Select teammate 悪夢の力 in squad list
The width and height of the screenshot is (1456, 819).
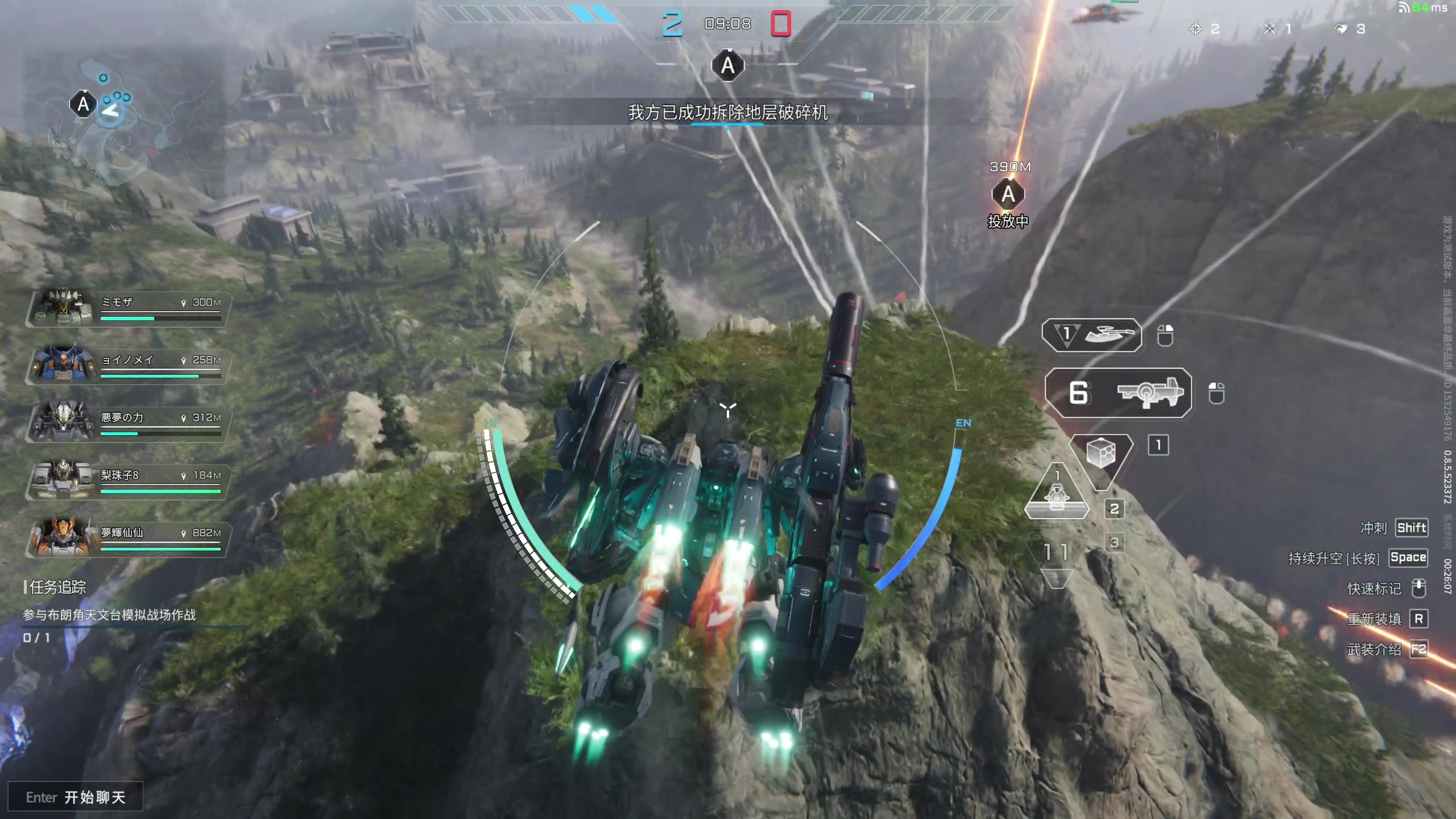(127, 423)
